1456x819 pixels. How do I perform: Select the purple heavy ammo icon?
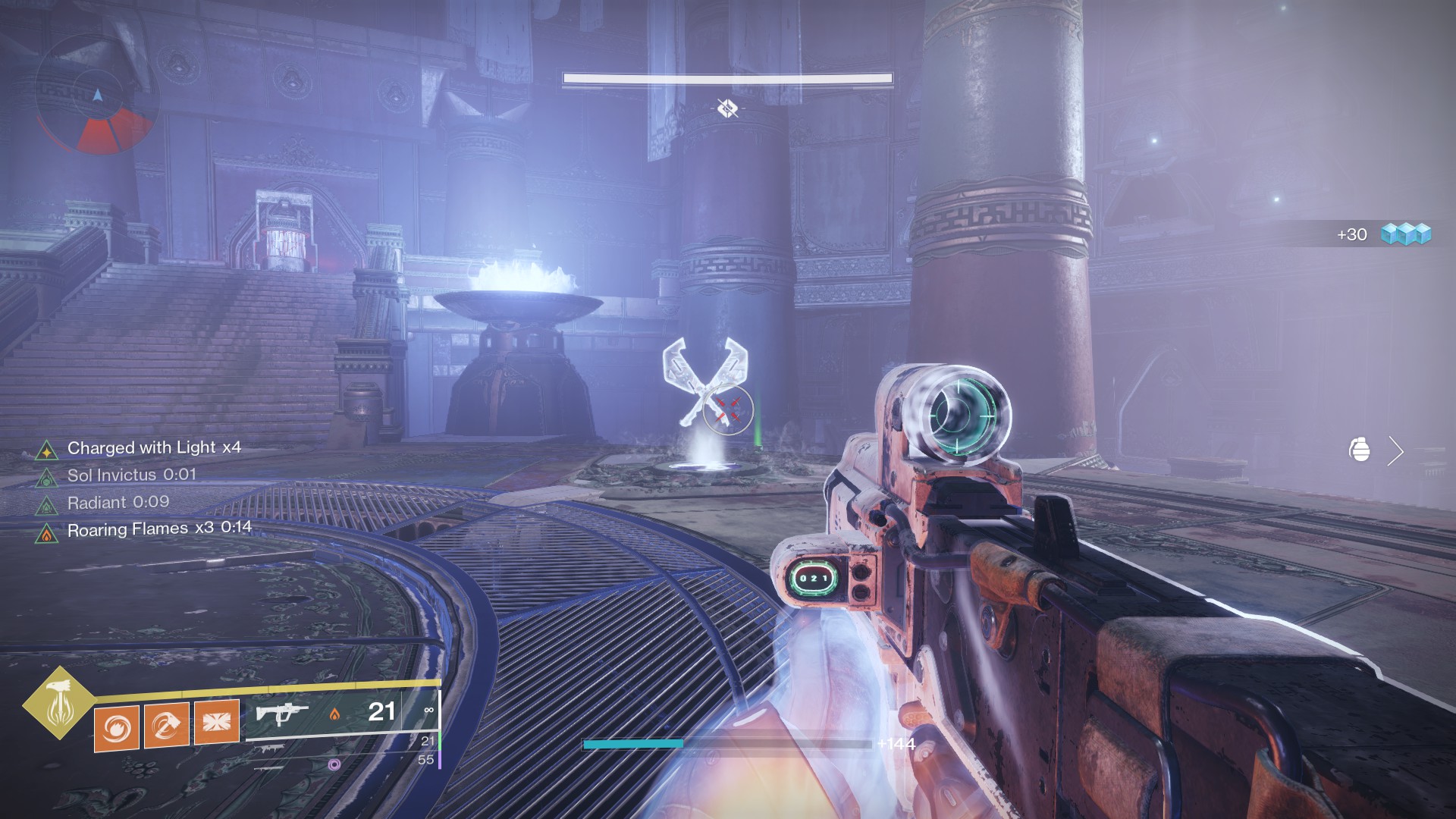click(x=334, y=764)
